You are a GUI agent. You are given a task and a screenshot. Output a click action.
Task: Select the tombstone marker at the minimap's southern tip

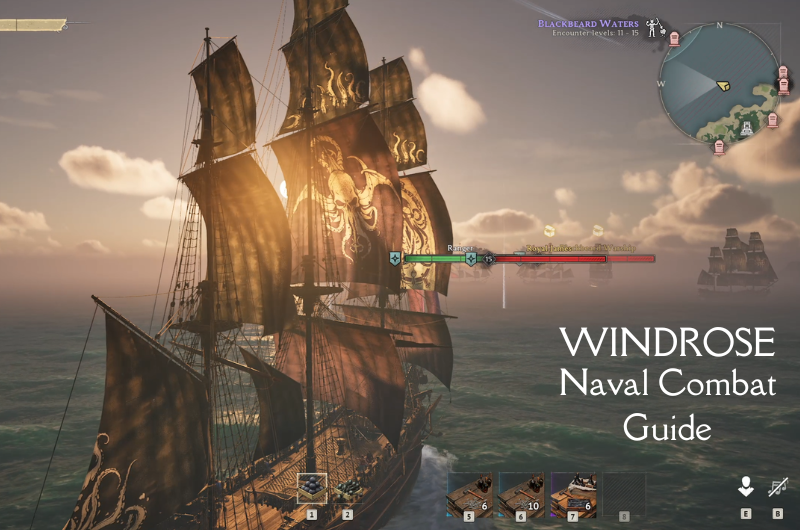point(719,148)
